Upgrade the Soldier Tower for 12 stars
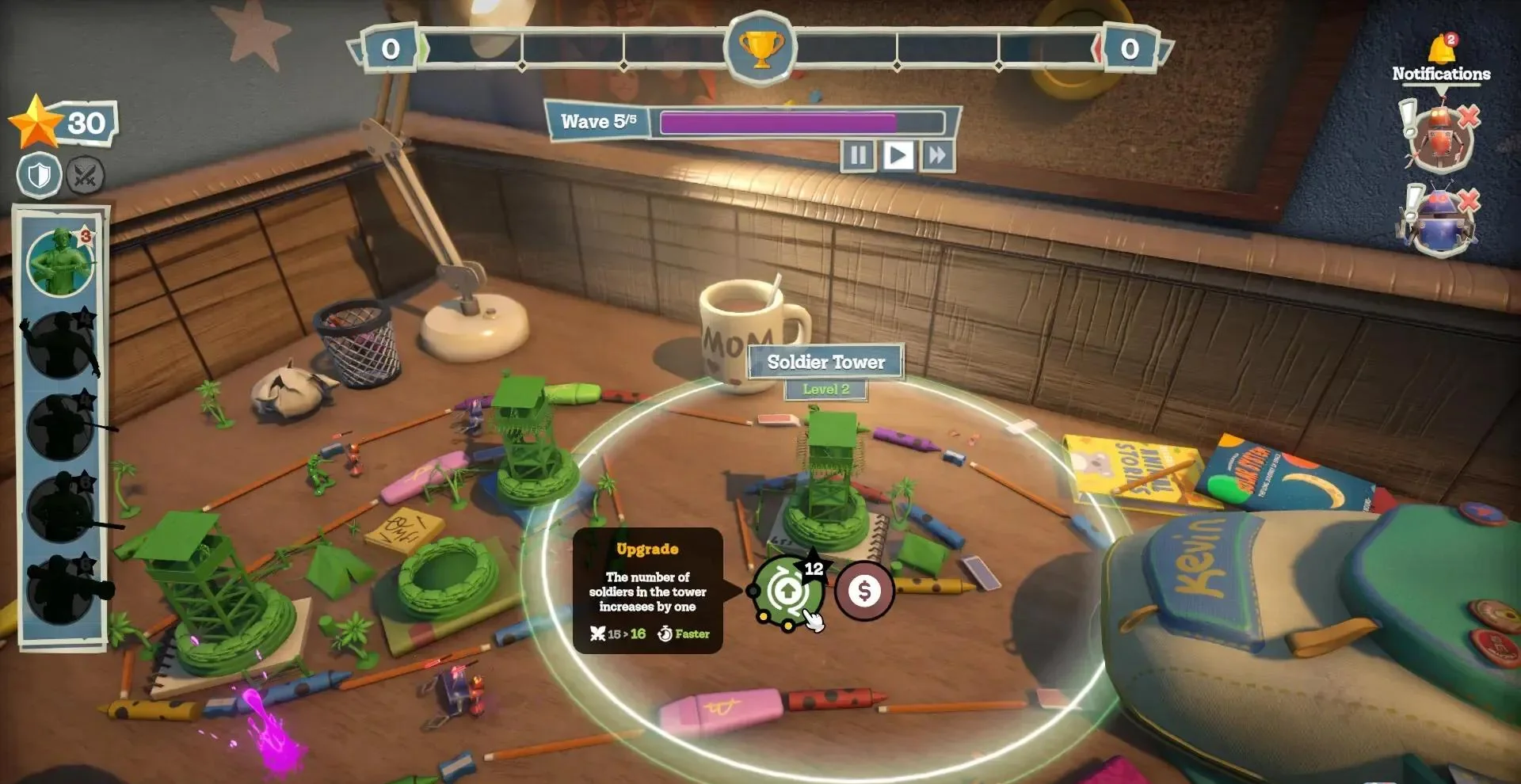1521x784 pixels. click(x=787, y=591)
